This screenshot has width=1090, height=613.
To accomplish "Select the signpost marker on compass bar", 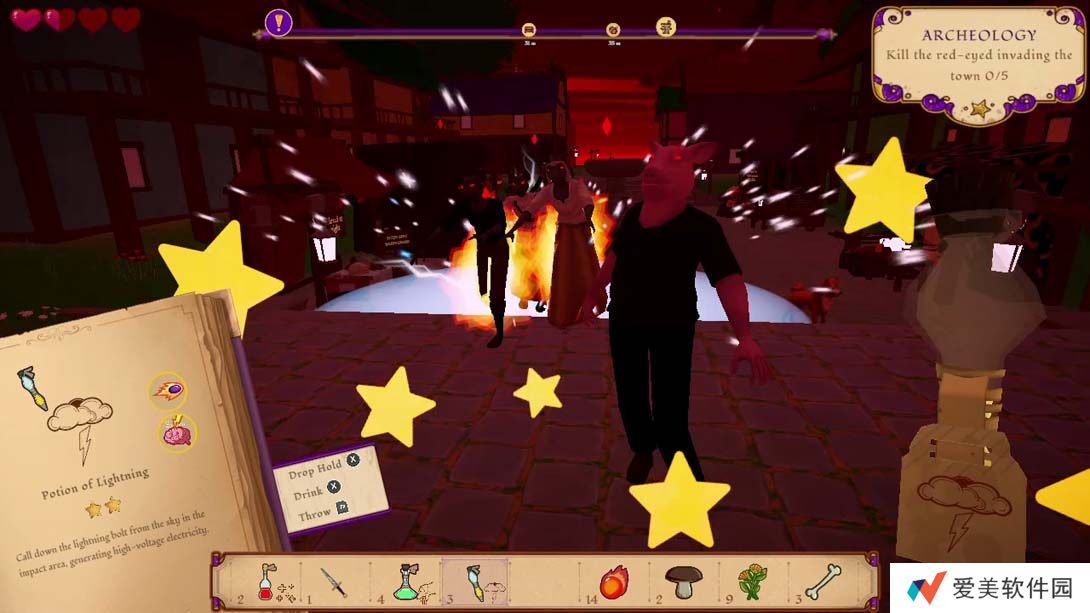I will pos(666,27).
